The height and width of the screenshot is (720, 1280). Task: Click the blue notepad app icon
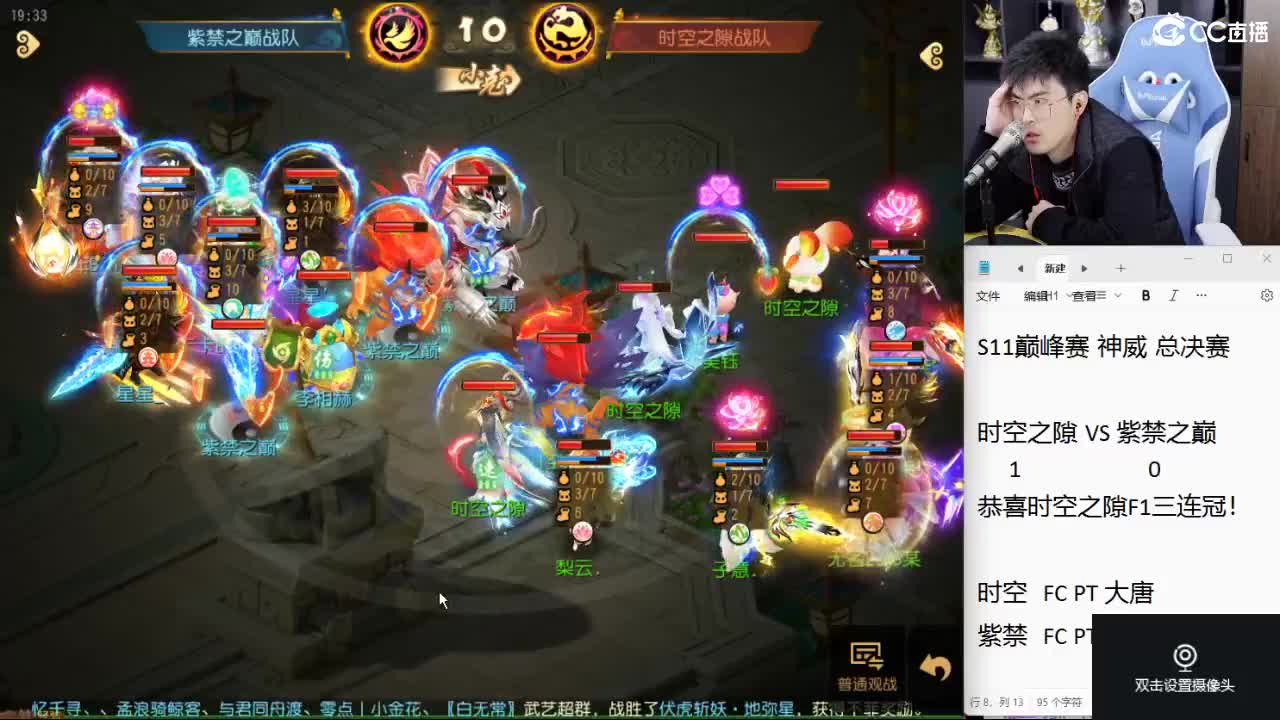984,268
